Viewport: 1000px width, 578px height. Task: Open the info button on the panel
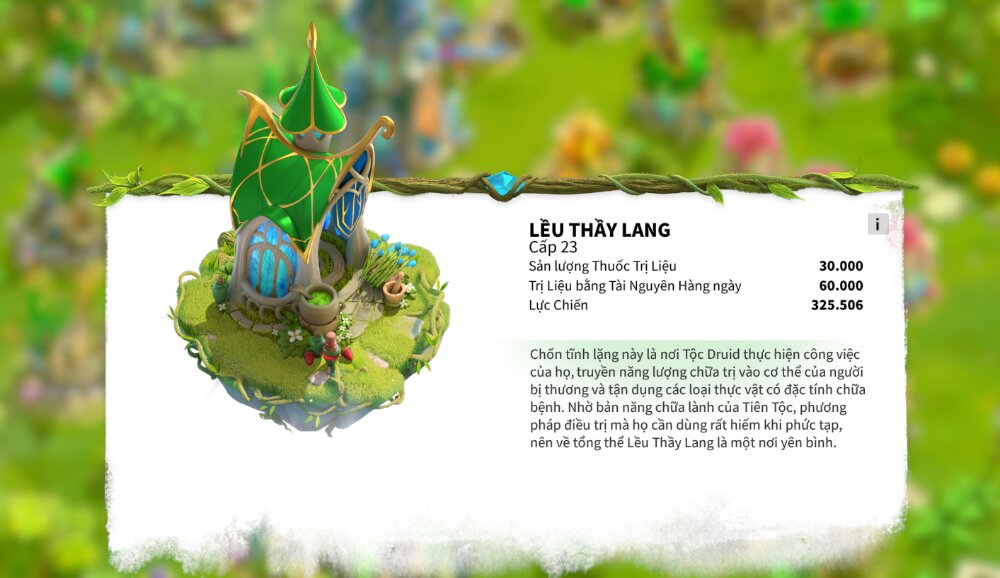click(877, 224)
